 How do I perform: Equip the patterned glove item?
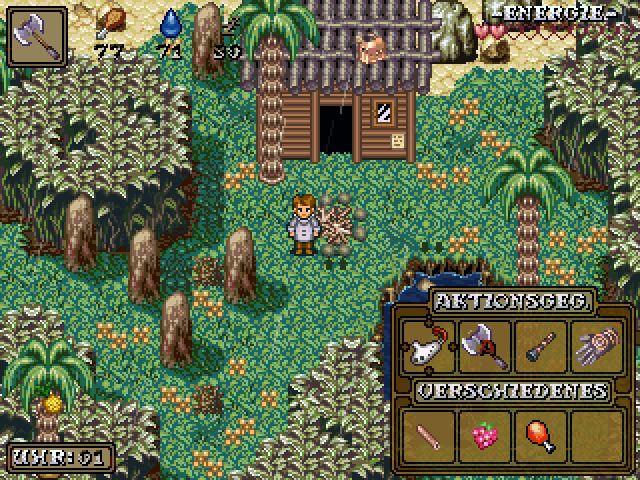click(596, 347)
